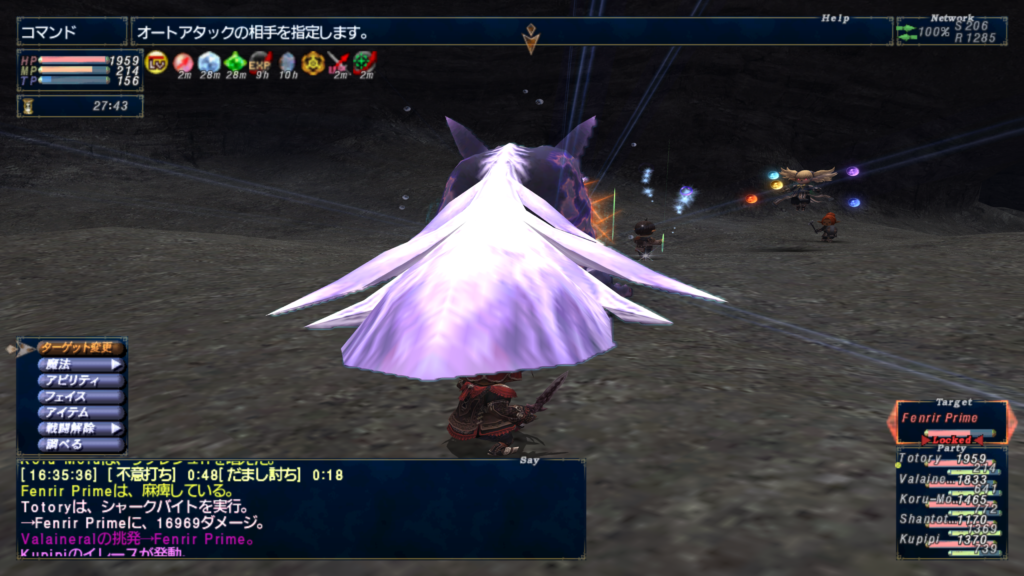Open the chat log window
The height and width of the screenshot is (576, 1024).
pos(300,510)
